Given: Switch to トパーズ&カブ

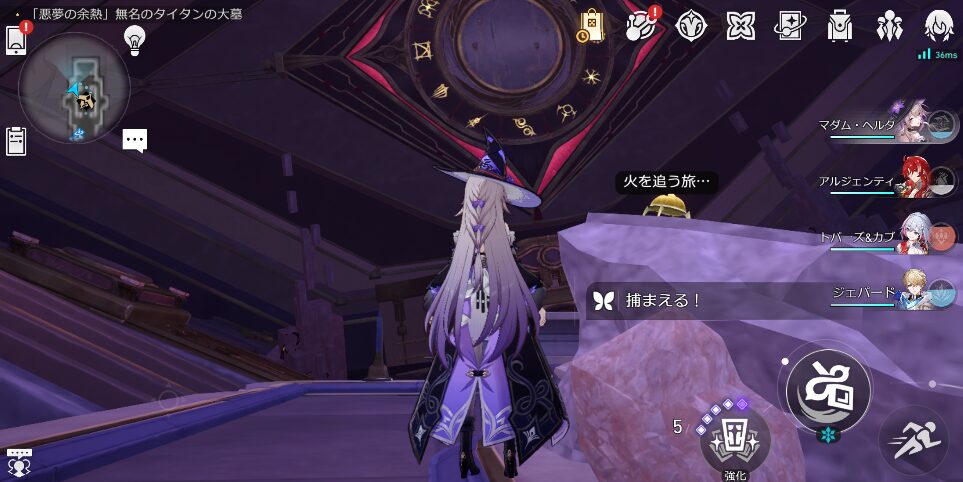Looking at the screenshot, I should coord(915,237).
